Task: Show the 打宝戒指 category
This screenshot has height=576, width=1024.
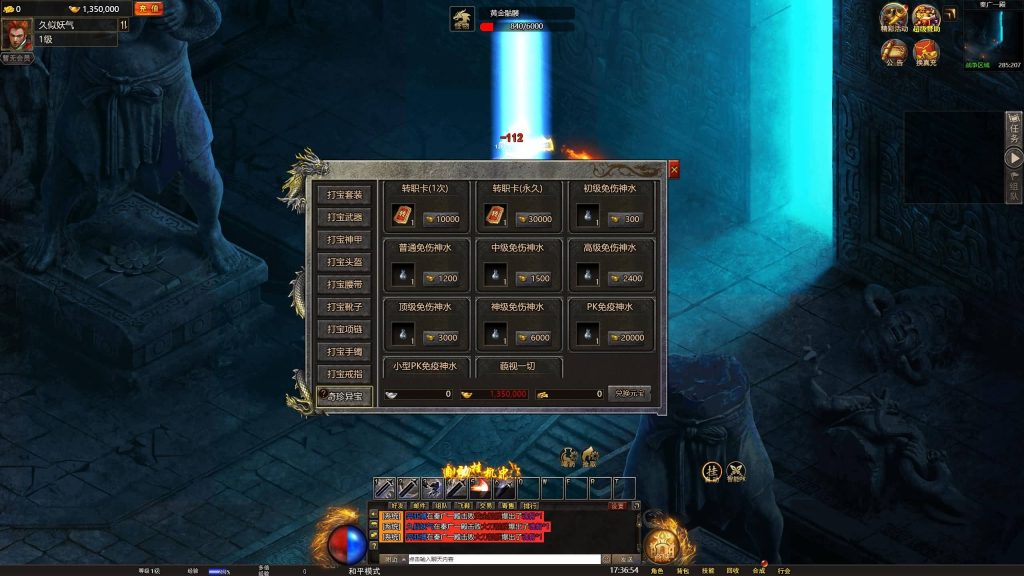Action: pyautogui.click(x=345, y=374)
